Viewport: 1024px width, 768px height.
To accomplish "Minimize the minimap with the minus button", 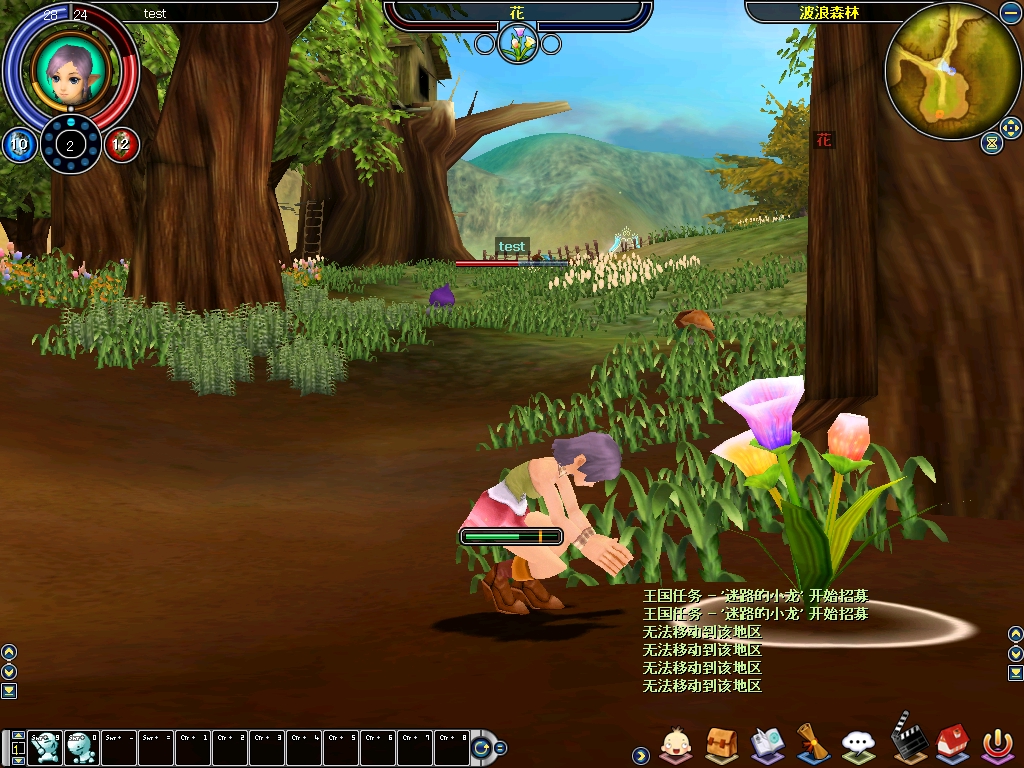I will 1010,13.
